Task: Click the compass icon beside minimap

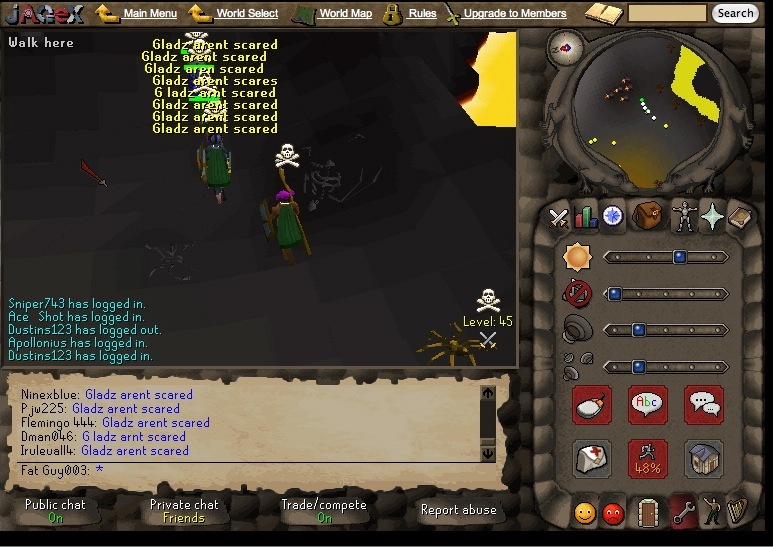Action: click(x=567, y=46)
